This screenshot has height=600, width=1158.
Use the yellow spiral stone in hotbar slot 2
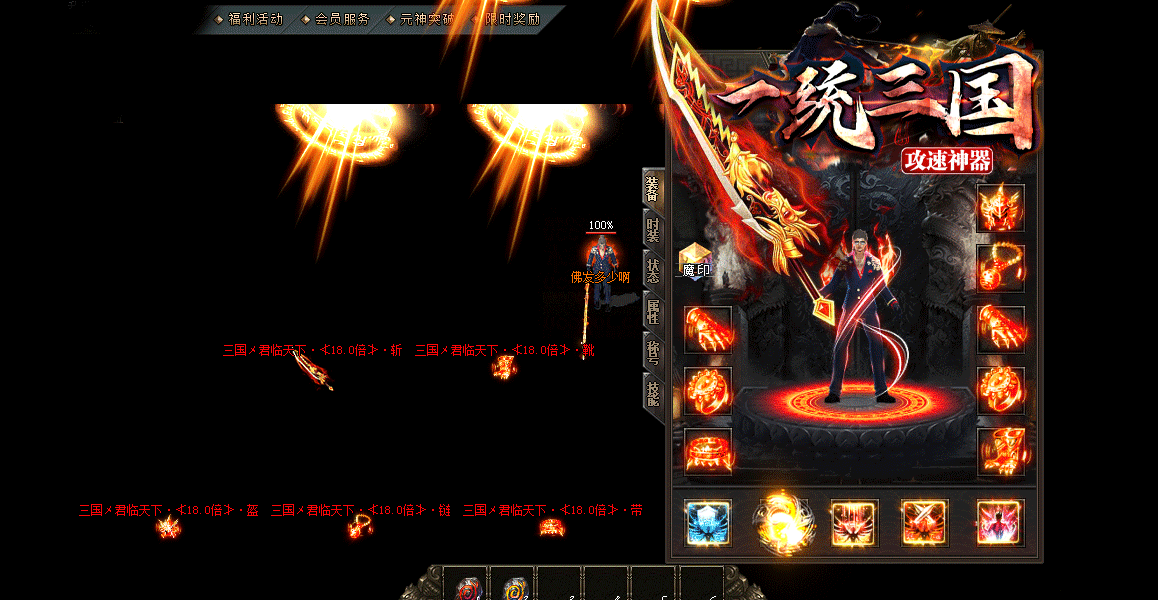tap(513, 588)
